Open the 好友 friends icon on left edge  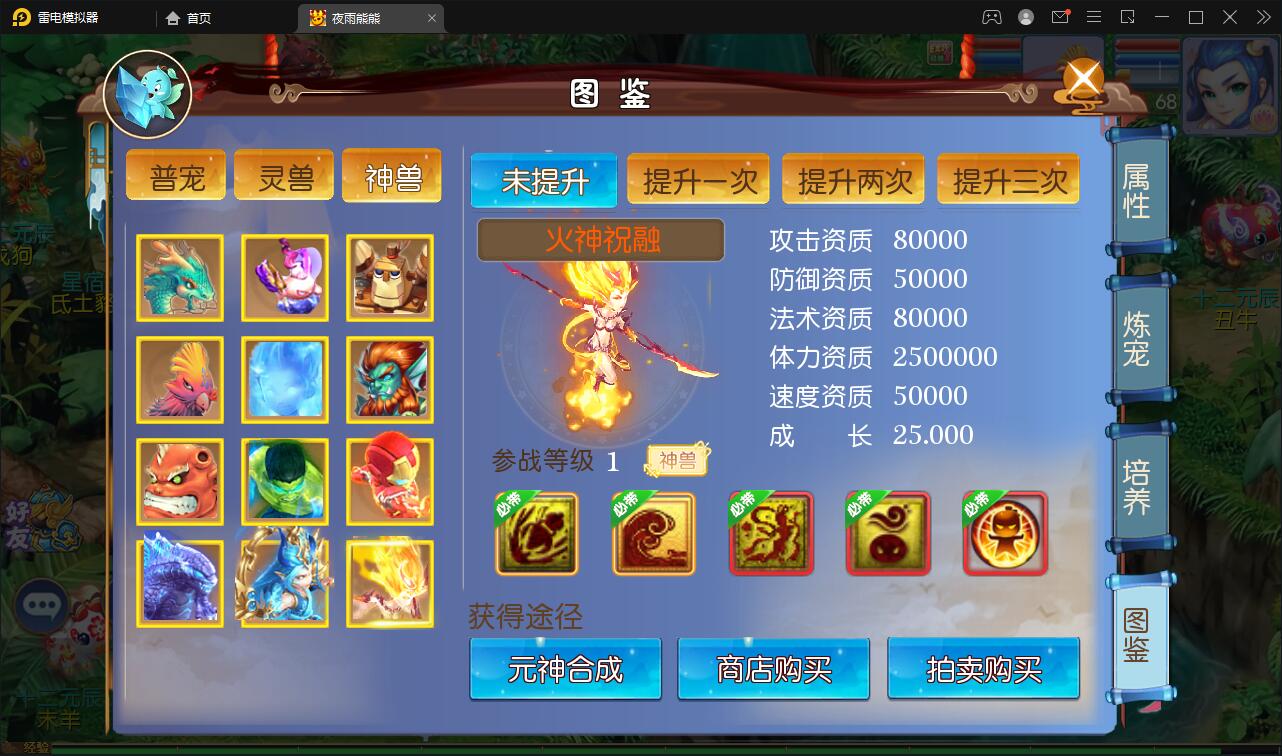tap(42, 524)
